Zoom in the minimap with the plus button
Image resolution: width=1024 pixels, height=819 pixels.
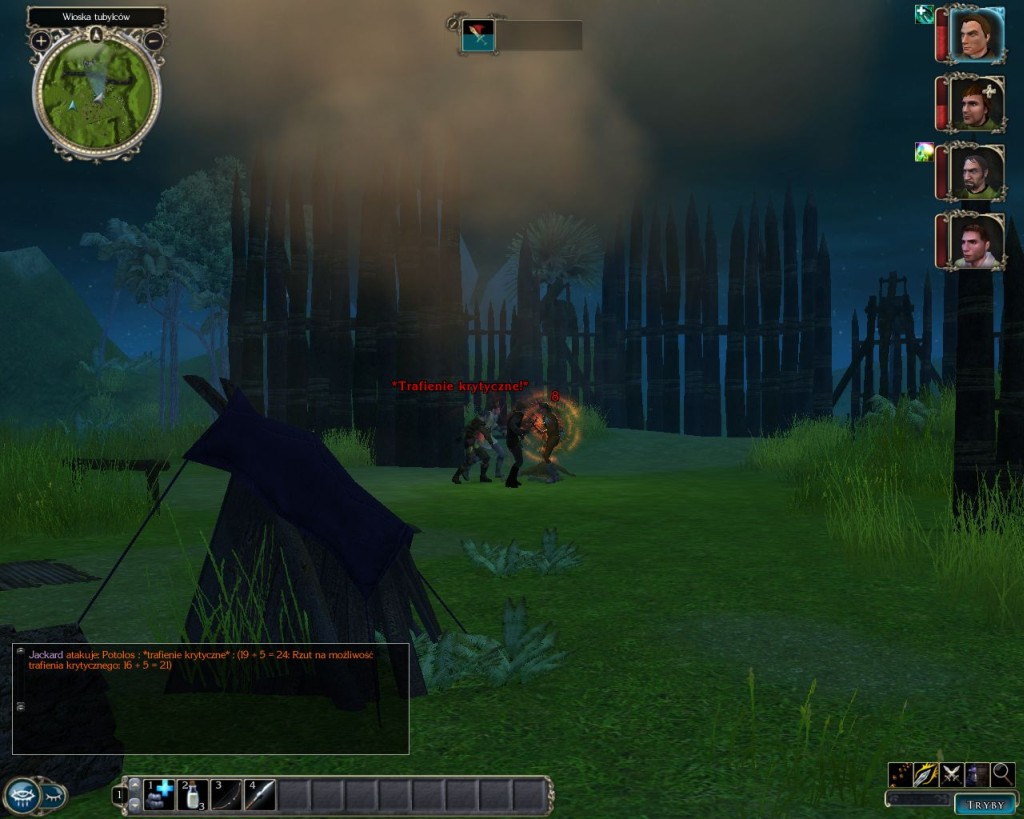(41, 41)
